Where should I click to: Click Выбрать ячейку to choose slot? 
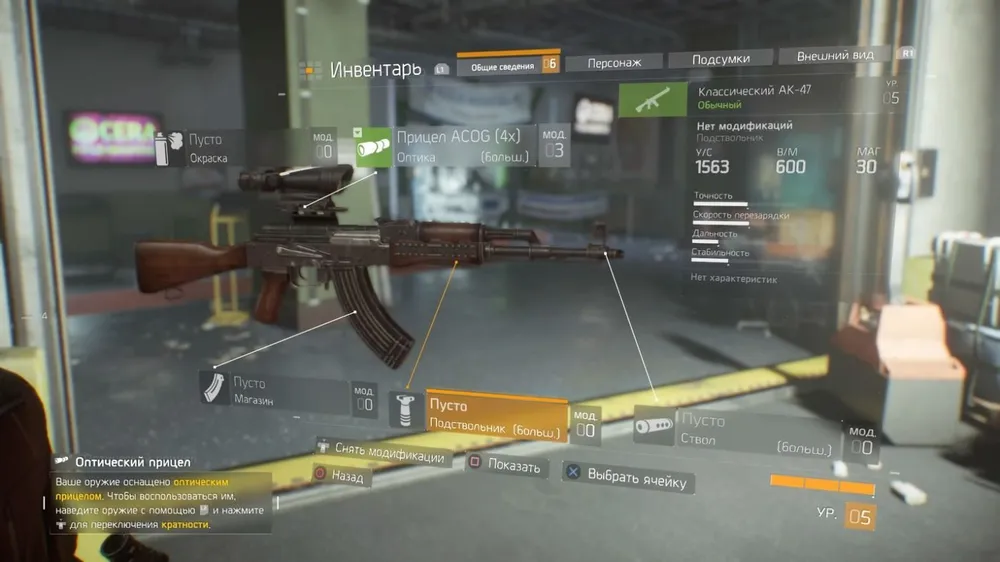[627, 477]
